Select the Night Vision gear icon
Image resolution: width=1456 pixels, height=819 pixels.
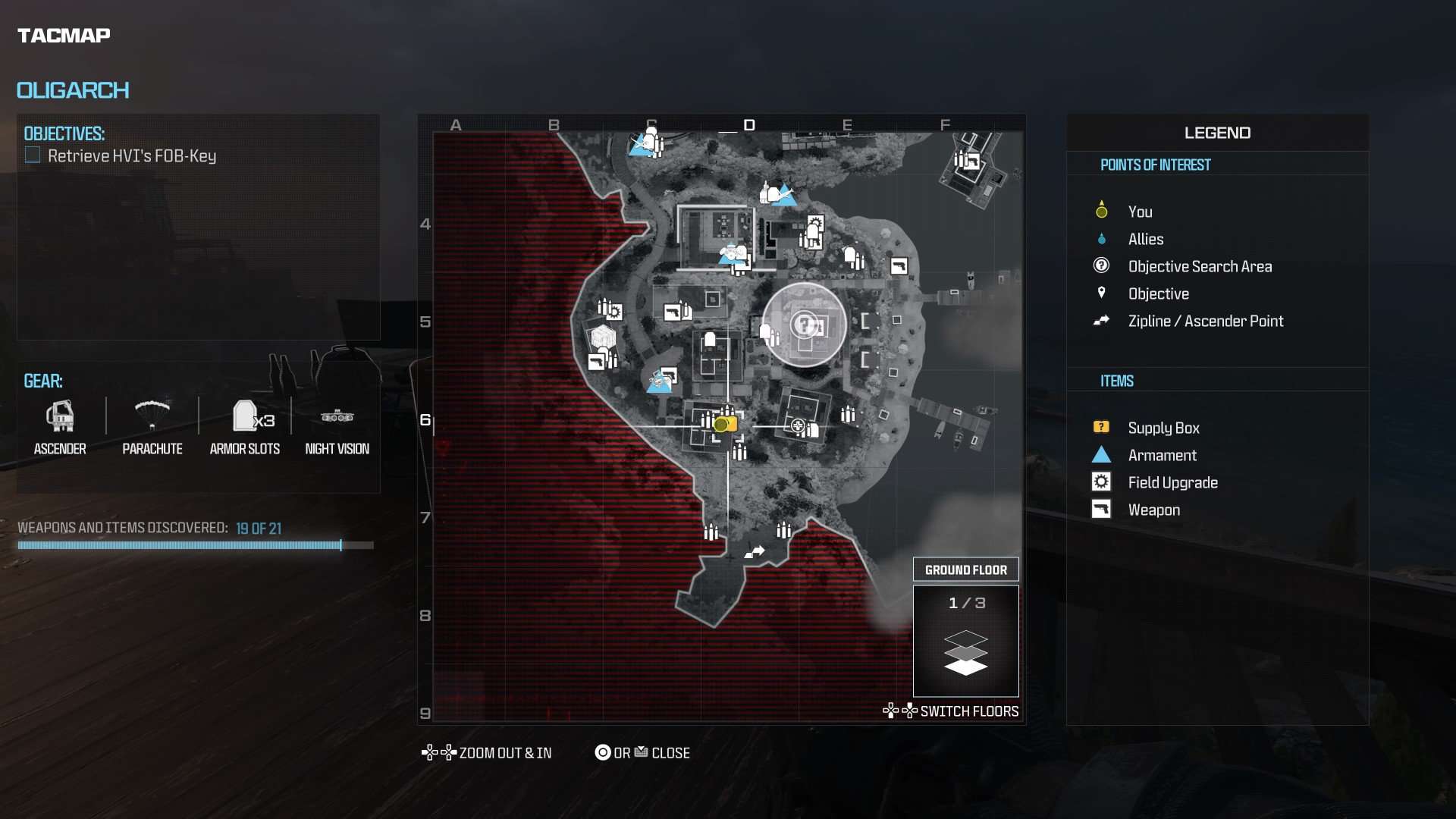click(x=337, y=417)
